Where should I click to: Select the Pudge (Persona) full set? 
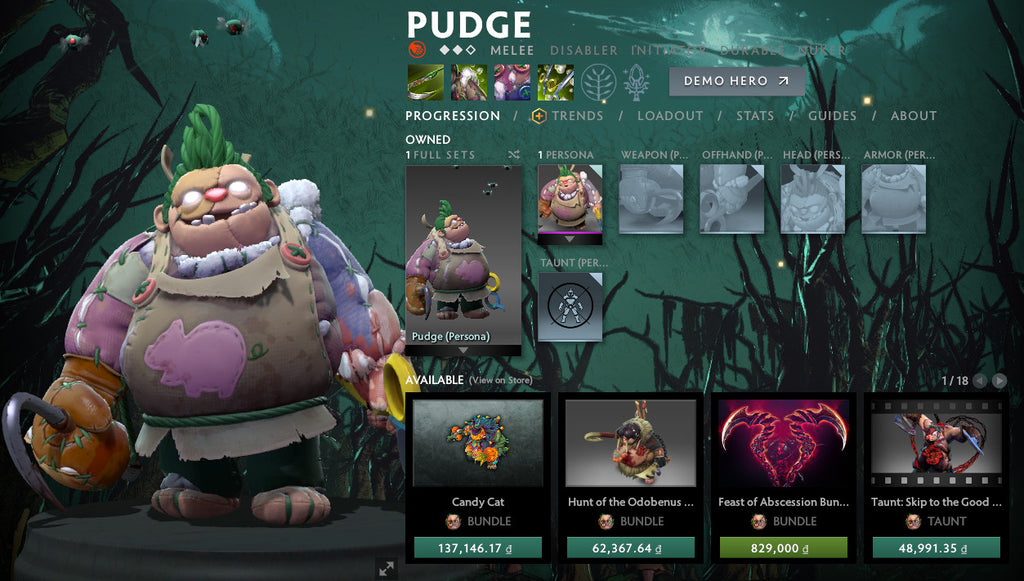463,257
